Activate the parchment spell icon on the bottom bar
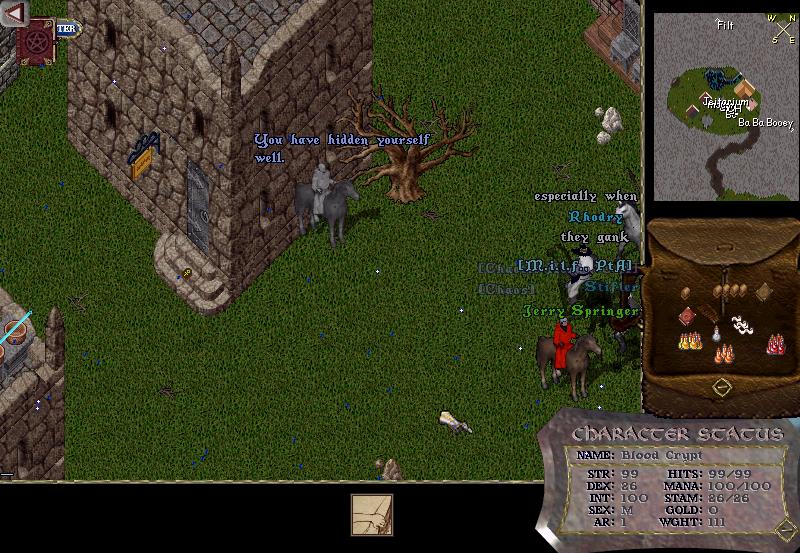Image resolution: width=800 pixels, height=553 pixels. pos(371,514)
